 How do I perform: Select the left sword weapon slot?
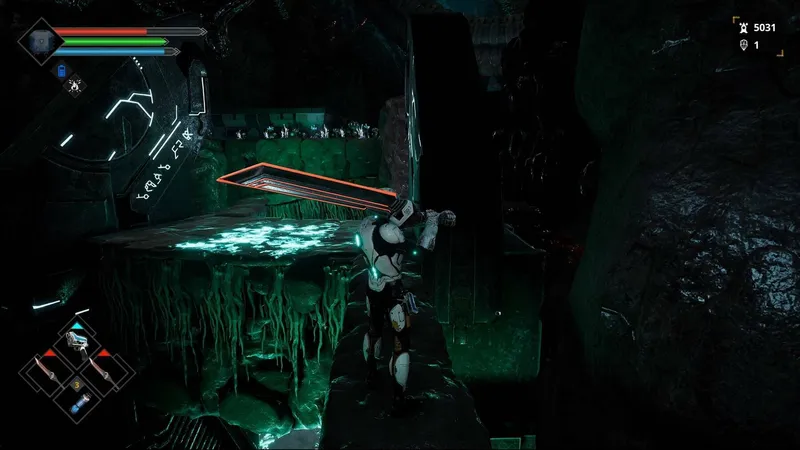47,372
